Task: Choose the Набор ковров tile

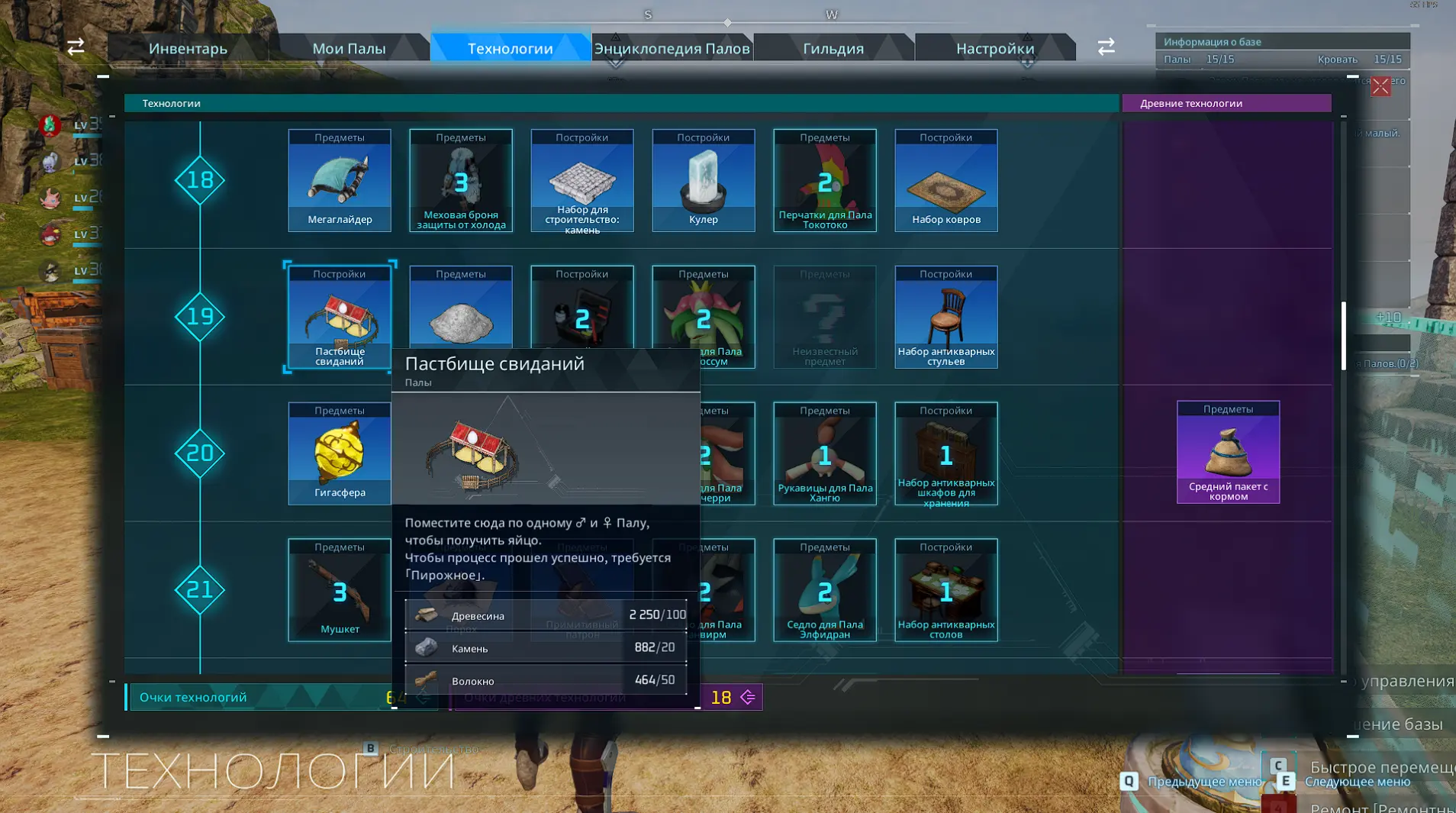Action: point(946,181)
